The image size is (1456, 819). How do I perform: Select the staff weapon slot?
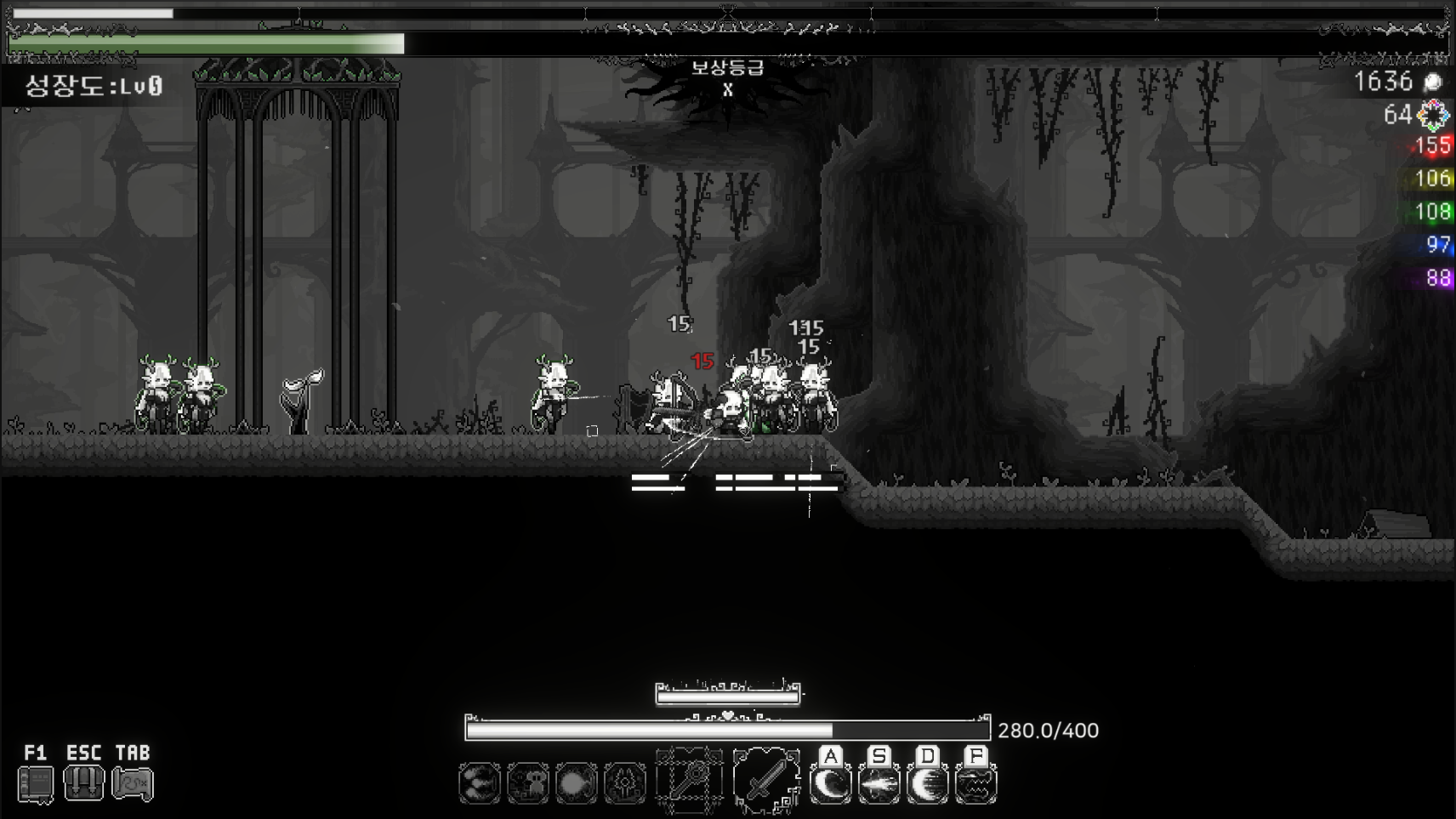[689, 780]
